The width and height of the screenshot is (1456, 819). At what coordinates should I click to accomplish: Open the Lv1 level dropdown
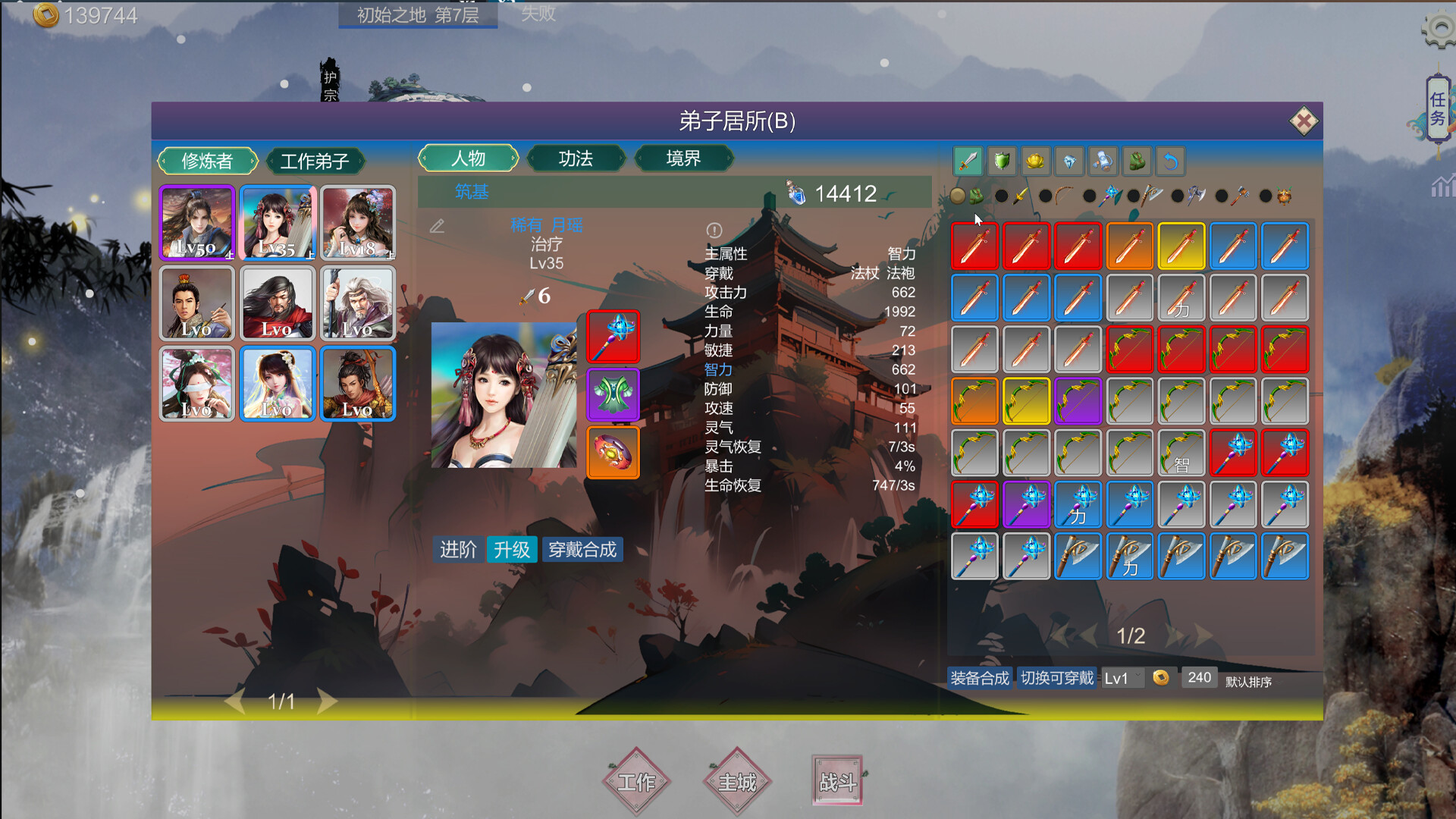pyautogui.click(x=1122, y=677)
